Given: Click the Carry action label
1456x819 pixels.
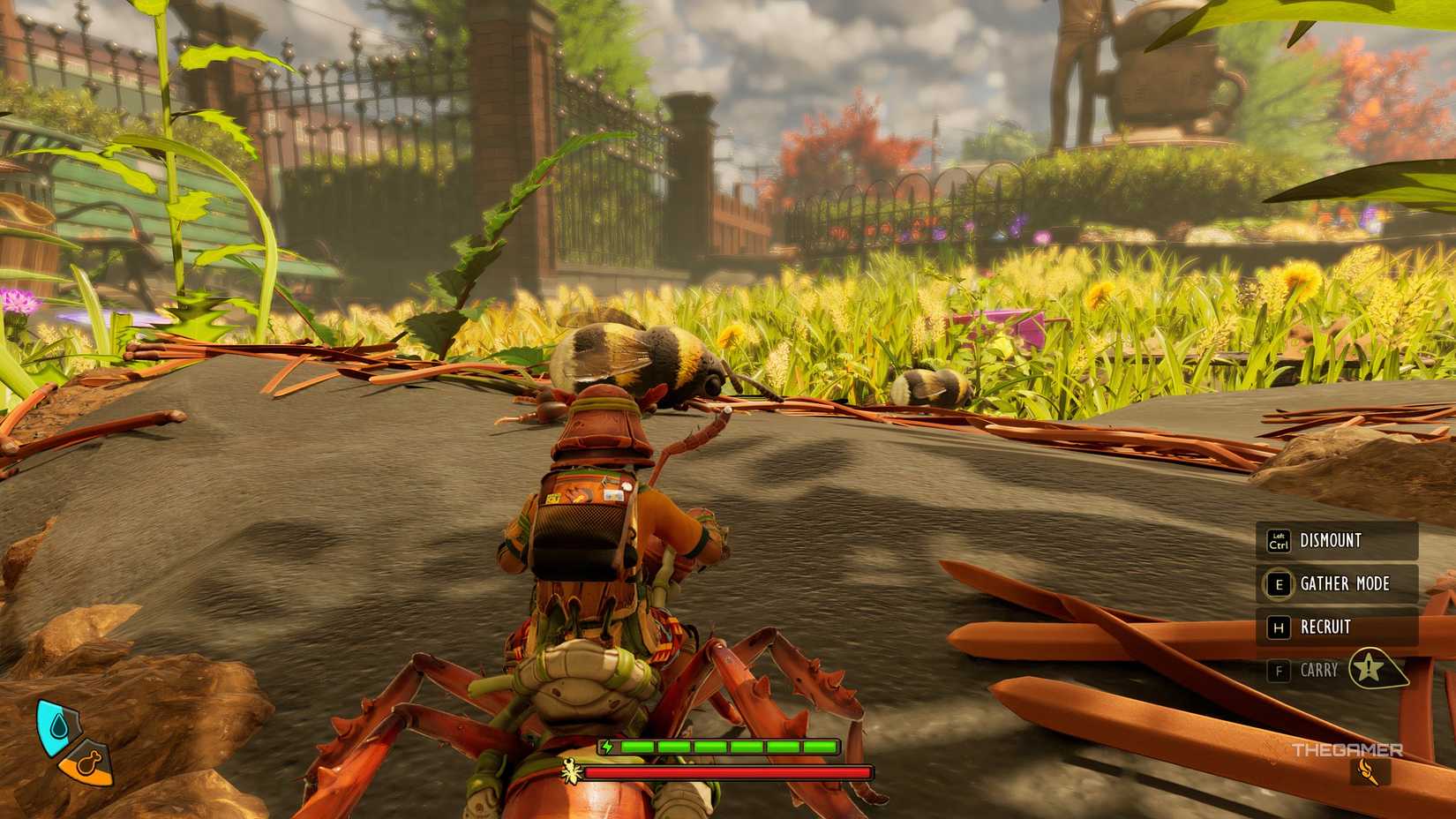Looking at the screenshot, I should point(1321,671).
